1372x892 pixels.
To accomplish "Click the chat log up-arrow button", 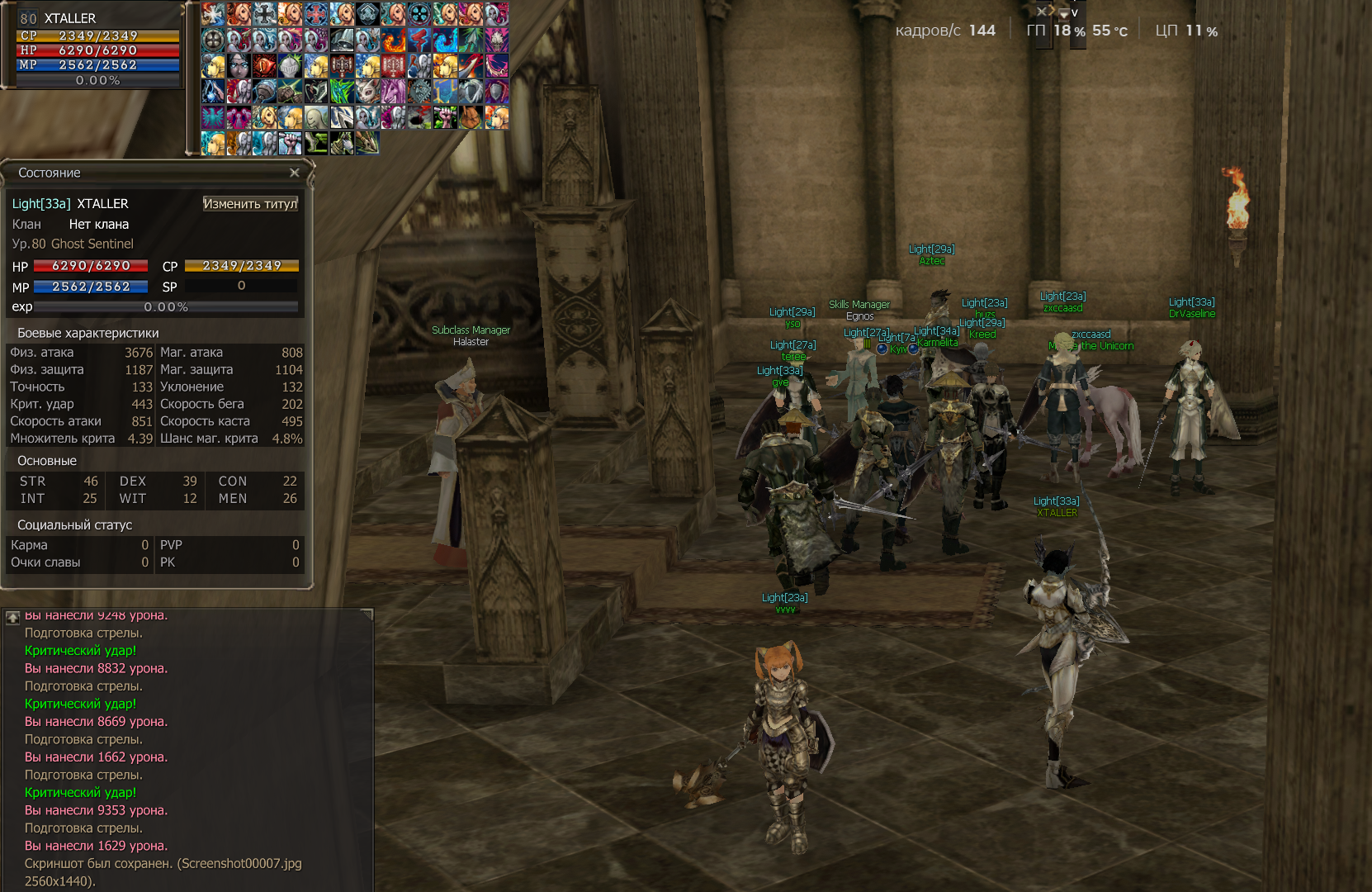I will point(13,617).
